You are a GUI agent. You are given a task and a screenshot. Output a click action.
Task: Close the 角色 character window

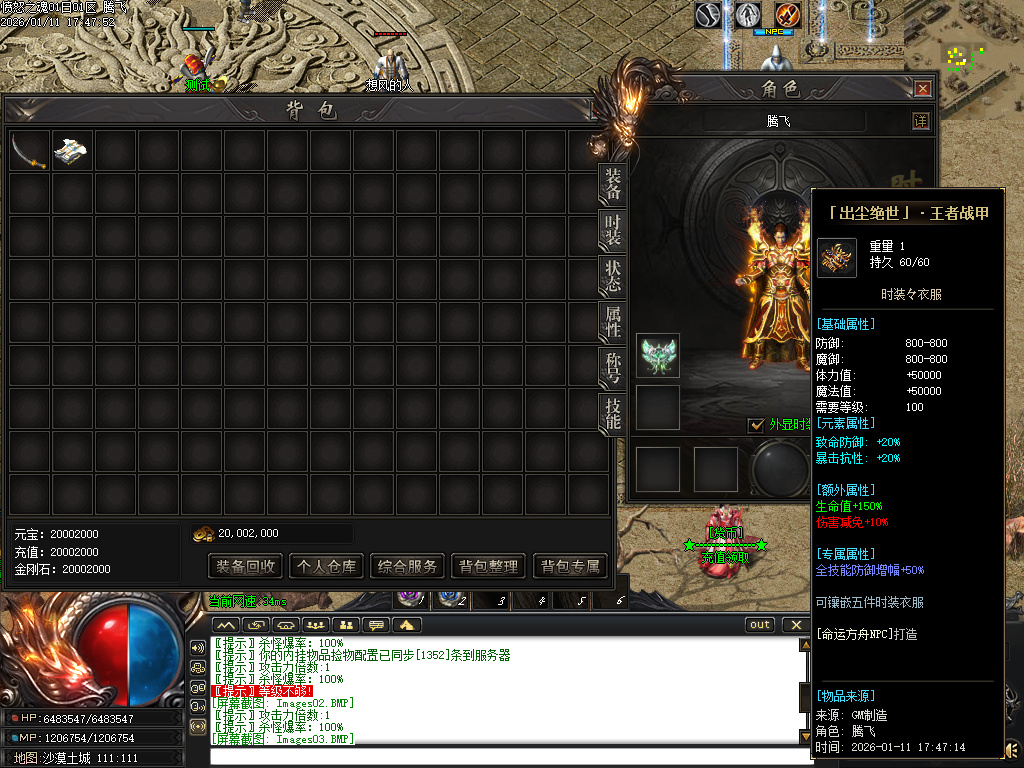click(923, 89)
